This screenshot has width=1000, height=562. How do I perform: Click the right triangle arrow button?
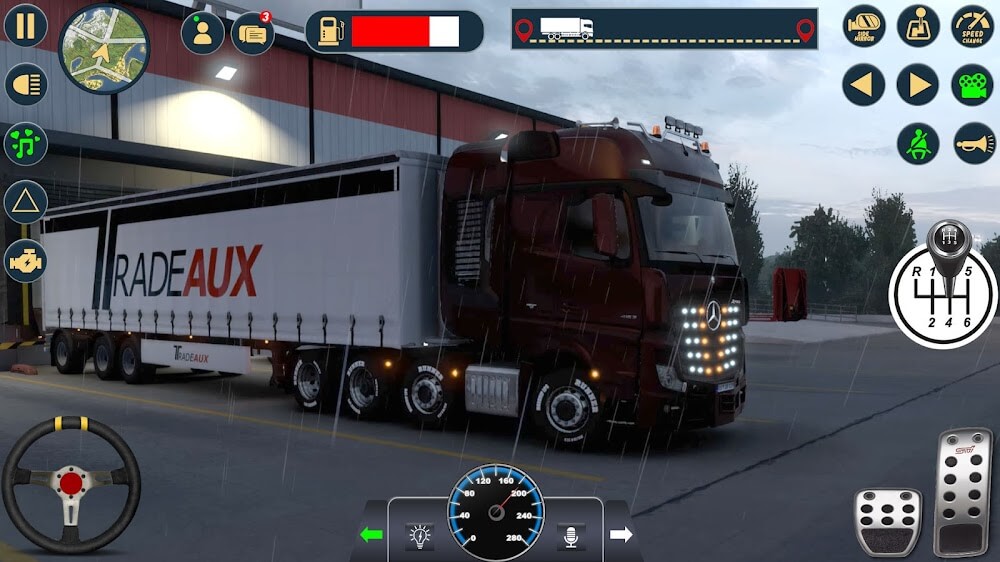click(918, 85)
